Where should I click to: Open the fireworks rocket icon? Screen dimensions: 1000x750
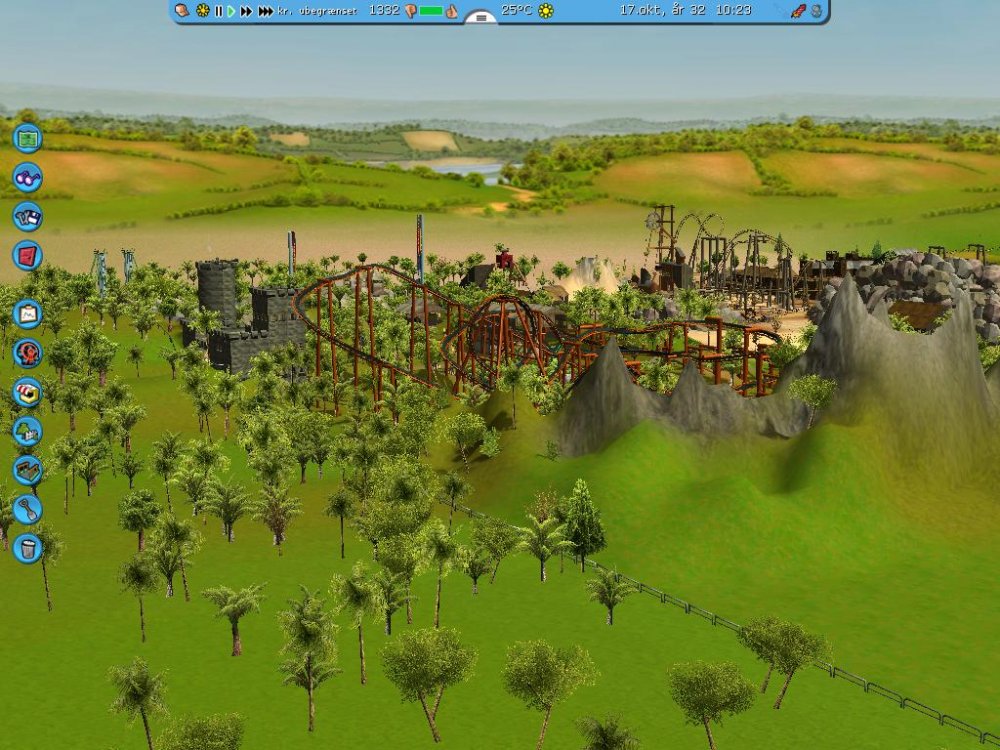pyautogui.click(x=798, y=11)
